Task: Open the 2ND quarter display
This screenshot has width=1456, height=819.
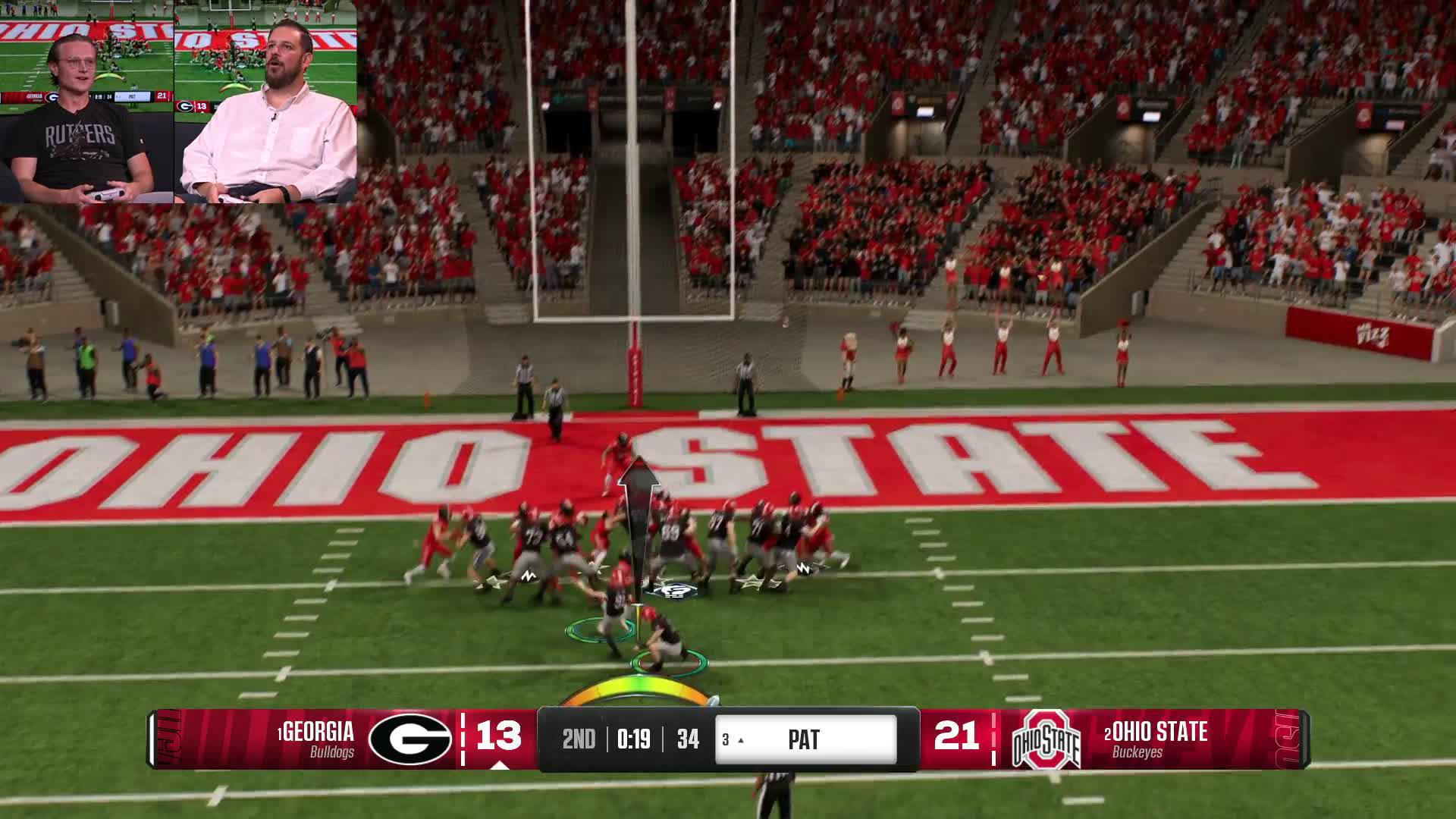Action: [579, 738]
